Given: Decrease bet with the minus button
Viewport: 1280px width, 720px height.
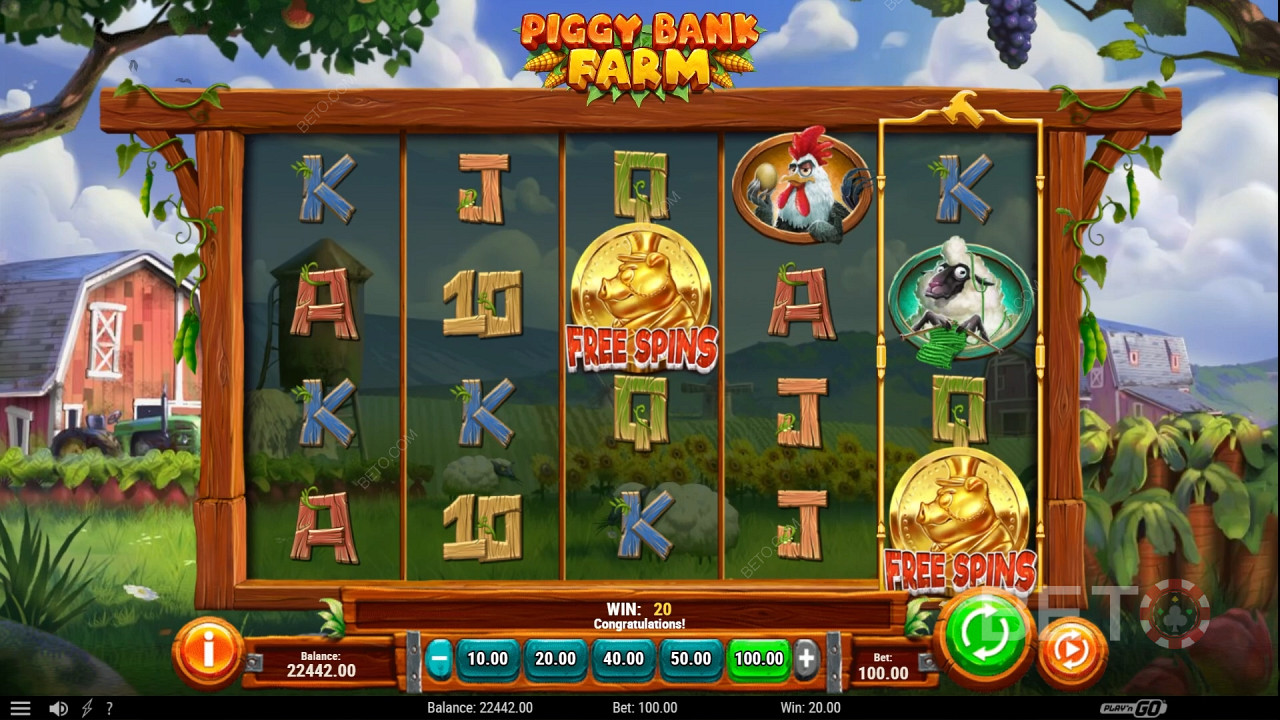Looking at the screenshot, I should click(438, 659).
